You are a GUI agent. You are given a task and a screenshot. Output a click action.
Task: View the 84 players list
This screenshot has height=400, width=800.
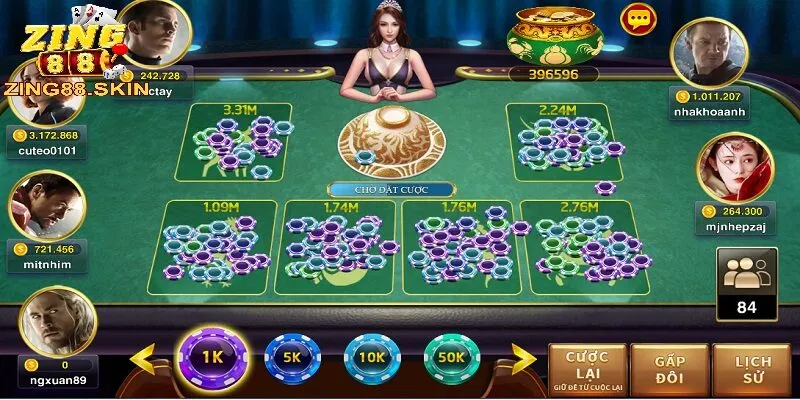click(x=746, y=284)
